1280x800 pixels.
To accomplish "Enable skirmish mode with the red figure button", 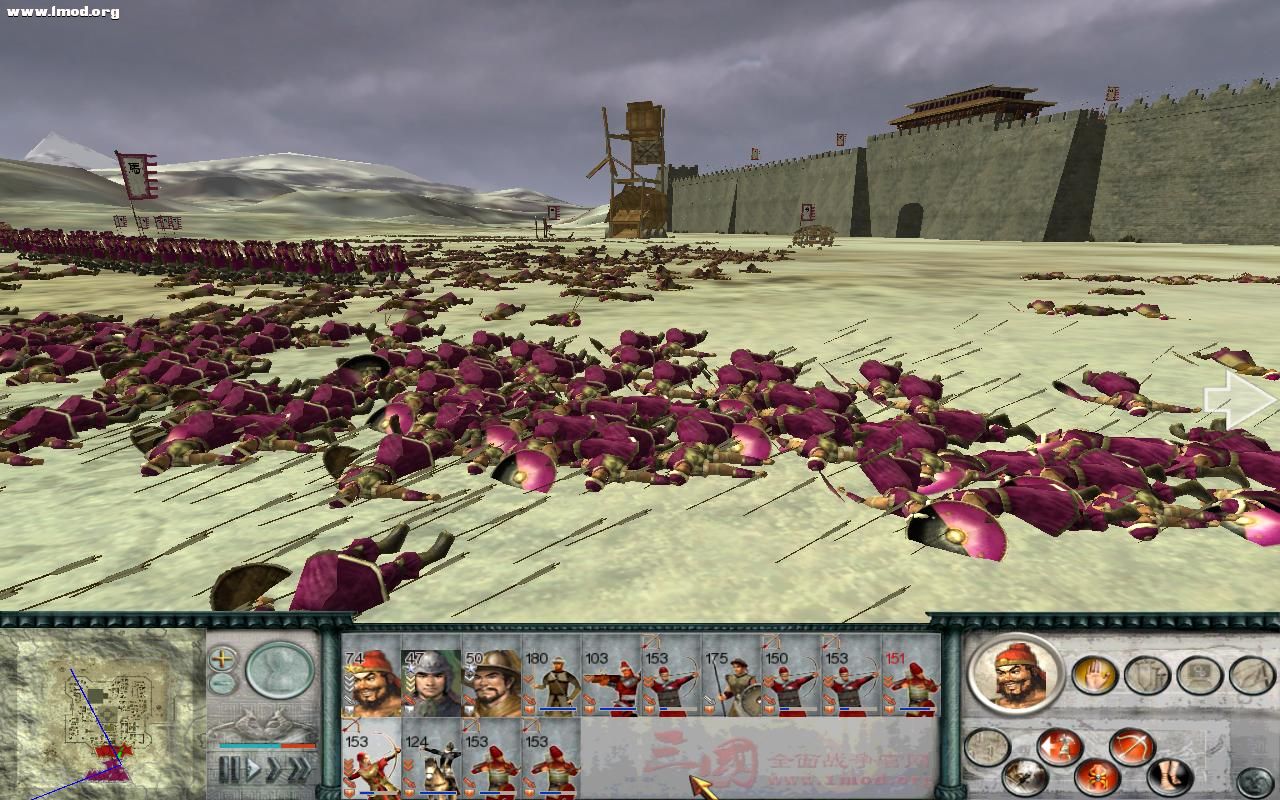I will pyautogui.click(x=1096, y=775).
